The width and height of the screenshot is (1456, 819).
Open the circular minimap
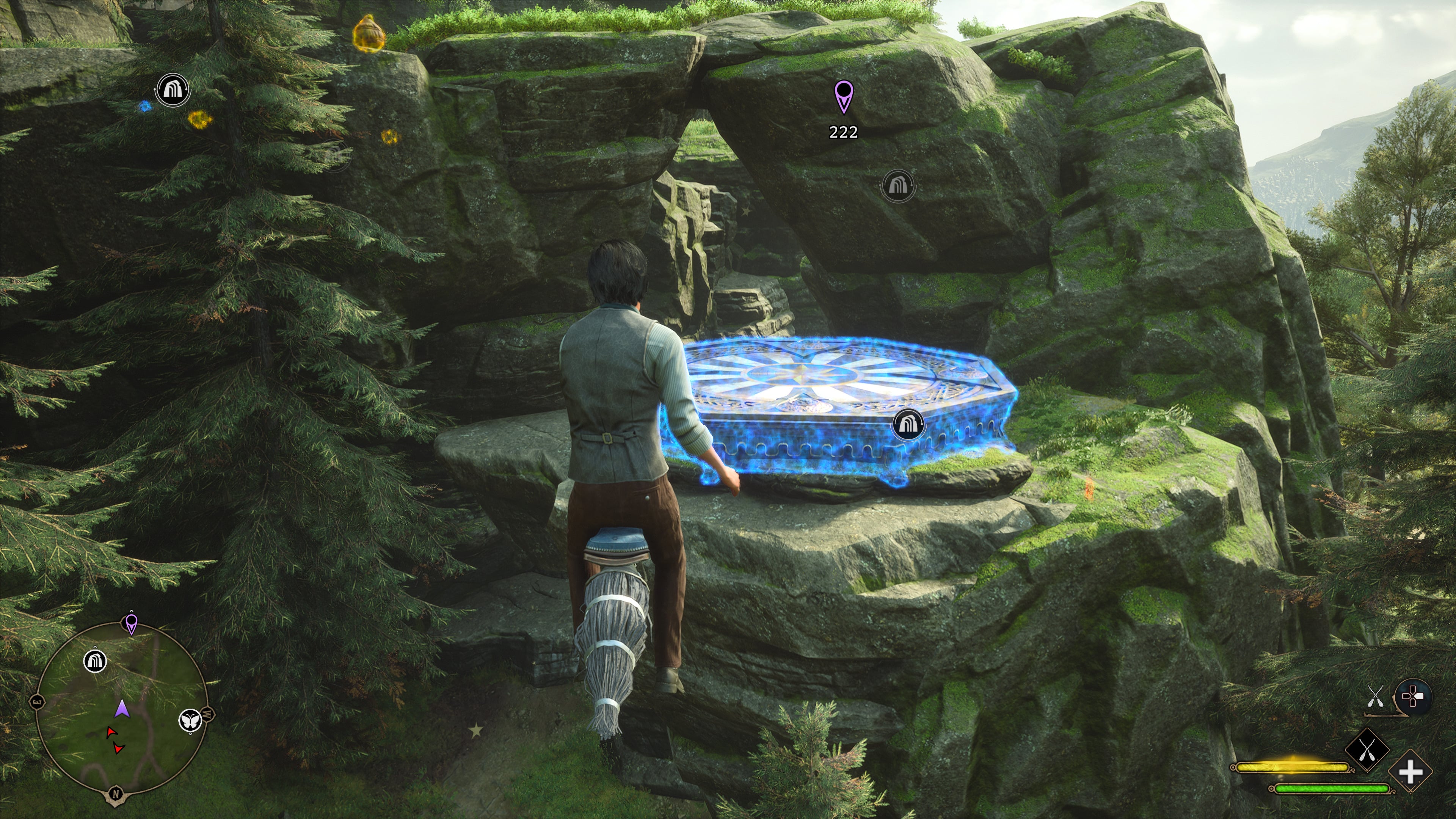[121, 709]
